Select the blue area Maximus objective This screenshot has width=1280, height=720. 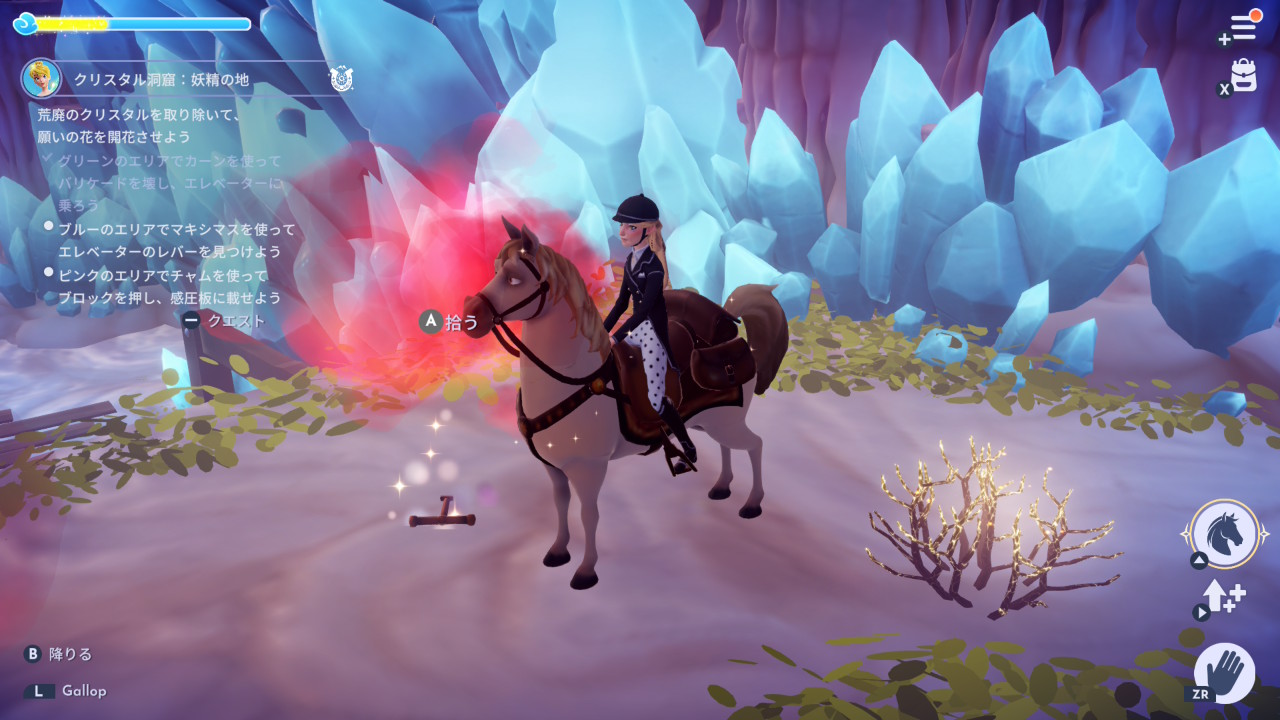pyautogui.click(x=176, y=240)
